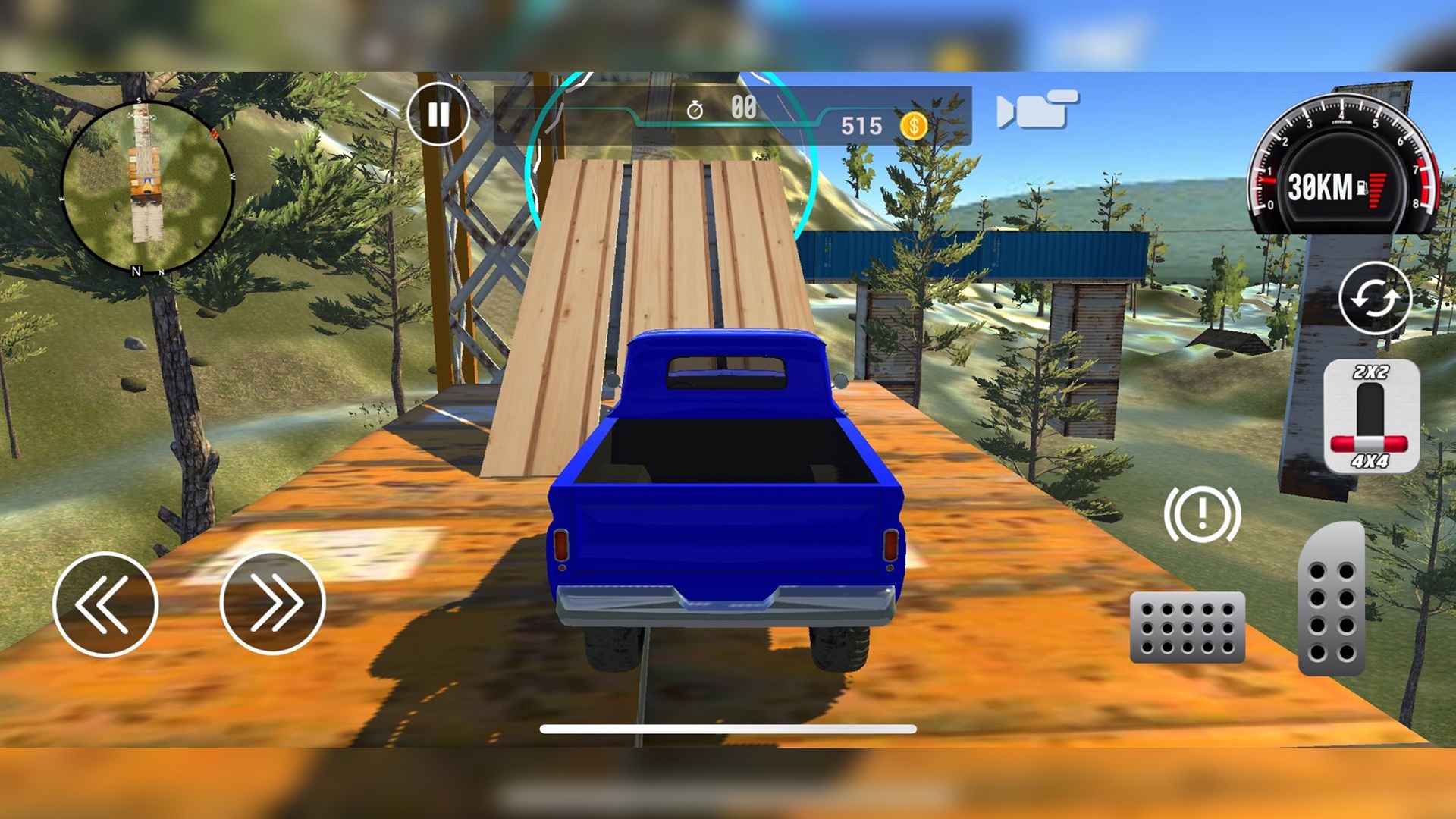The image size is (1456, 819).
Task: Toggle the reset vehicle control
Action: [x=1376, y=297]
